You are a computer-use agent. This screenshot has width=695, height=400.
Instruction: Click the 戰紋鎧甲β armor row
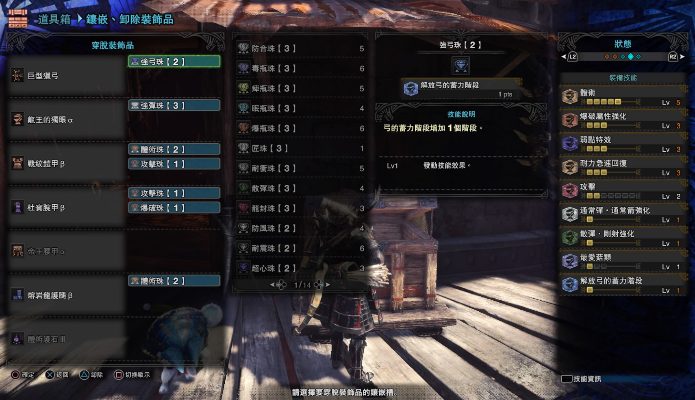point(65,163)
